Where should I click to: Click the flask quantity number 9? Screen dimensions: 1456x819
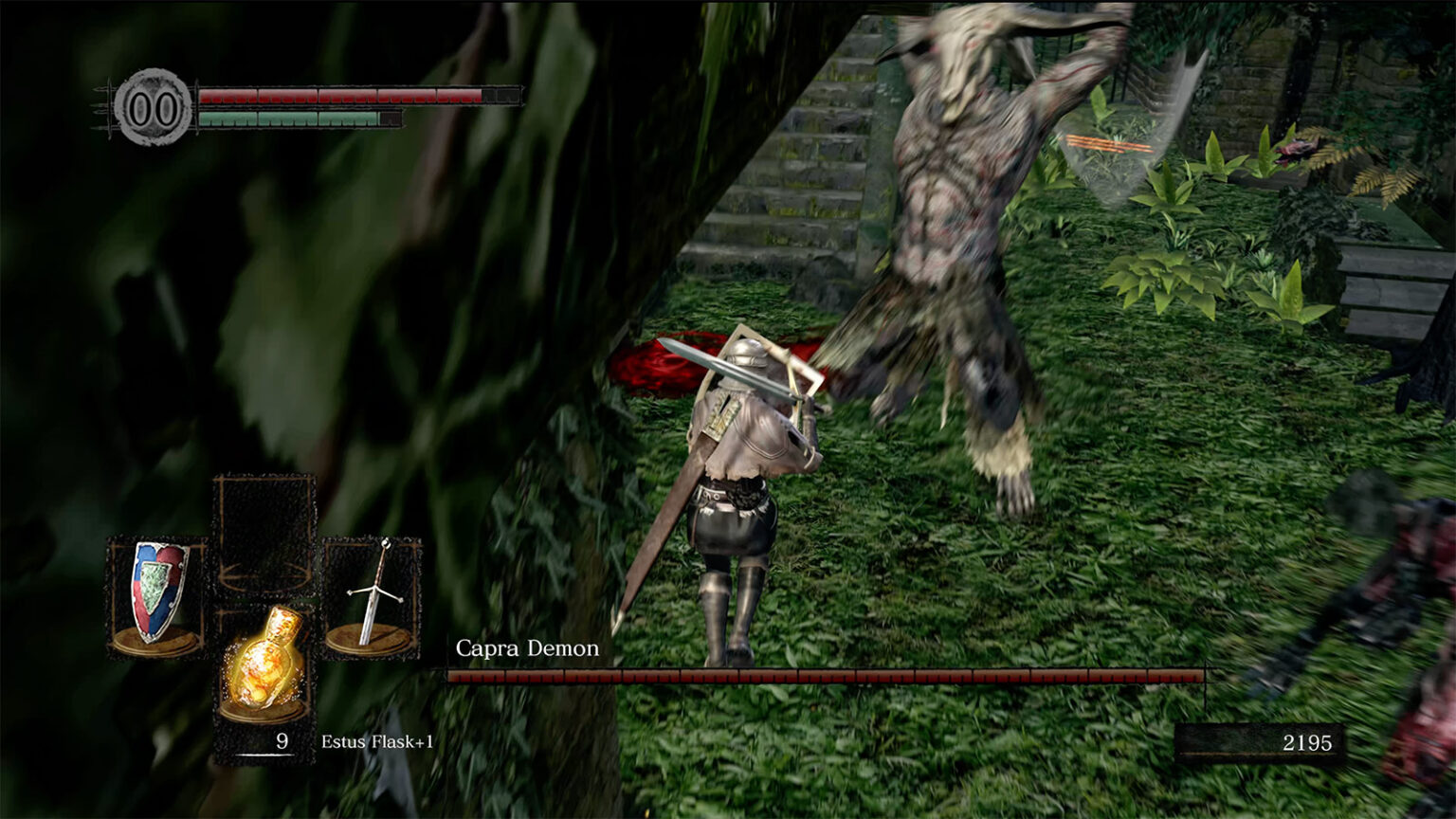[x=282, y=743]
